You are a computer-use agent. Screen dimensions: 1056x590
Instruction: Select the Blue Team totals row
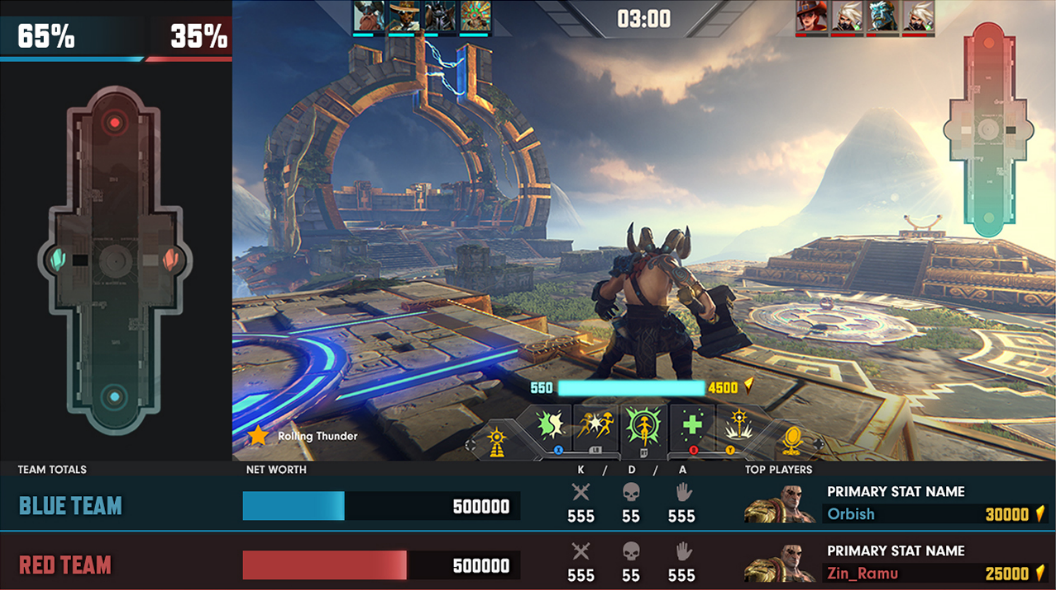(70, 506)
